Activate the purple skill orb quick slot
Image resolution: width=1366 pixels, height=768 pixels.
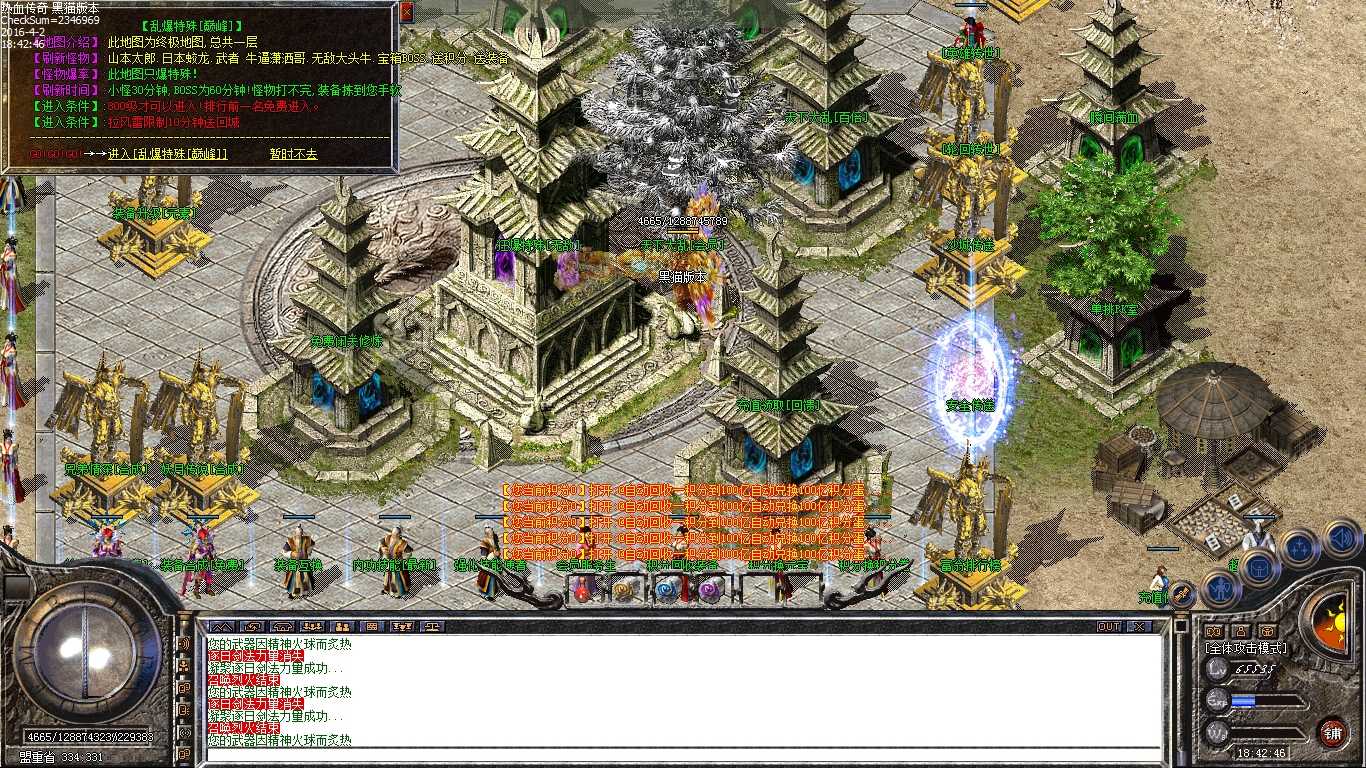708,591
